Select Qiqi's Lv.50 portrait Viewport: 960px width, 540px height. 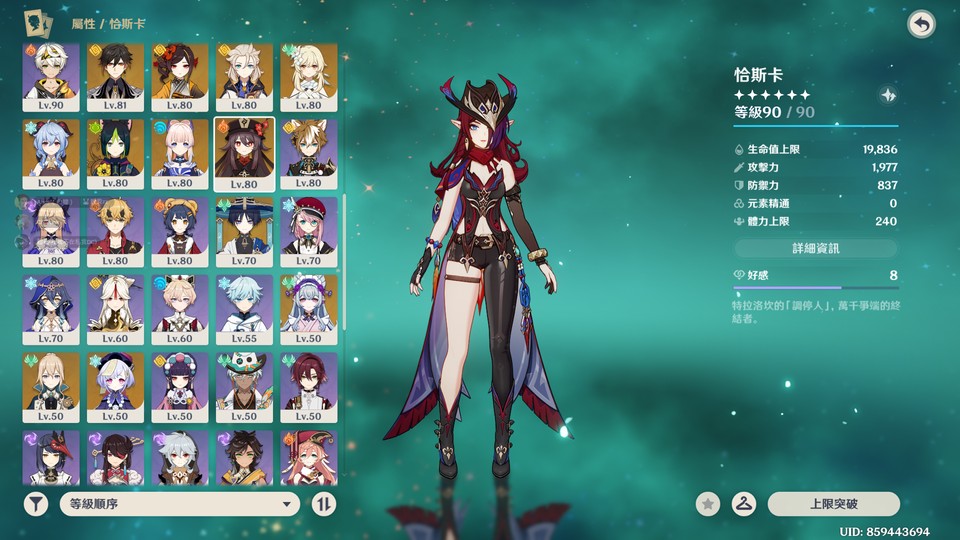pyautogui.click(x=115, y=386)
